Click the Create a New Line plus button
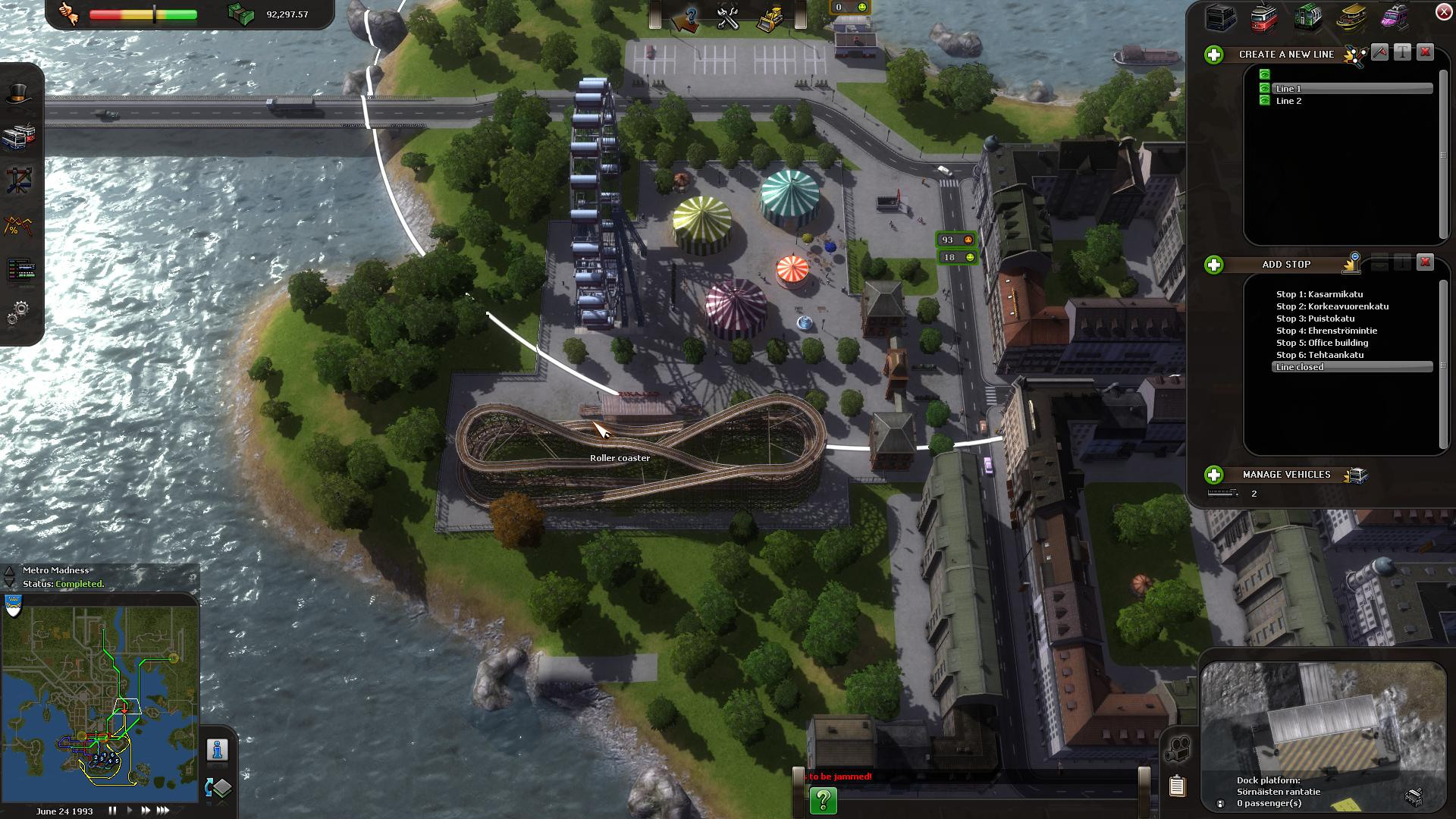 (1214, 55)
